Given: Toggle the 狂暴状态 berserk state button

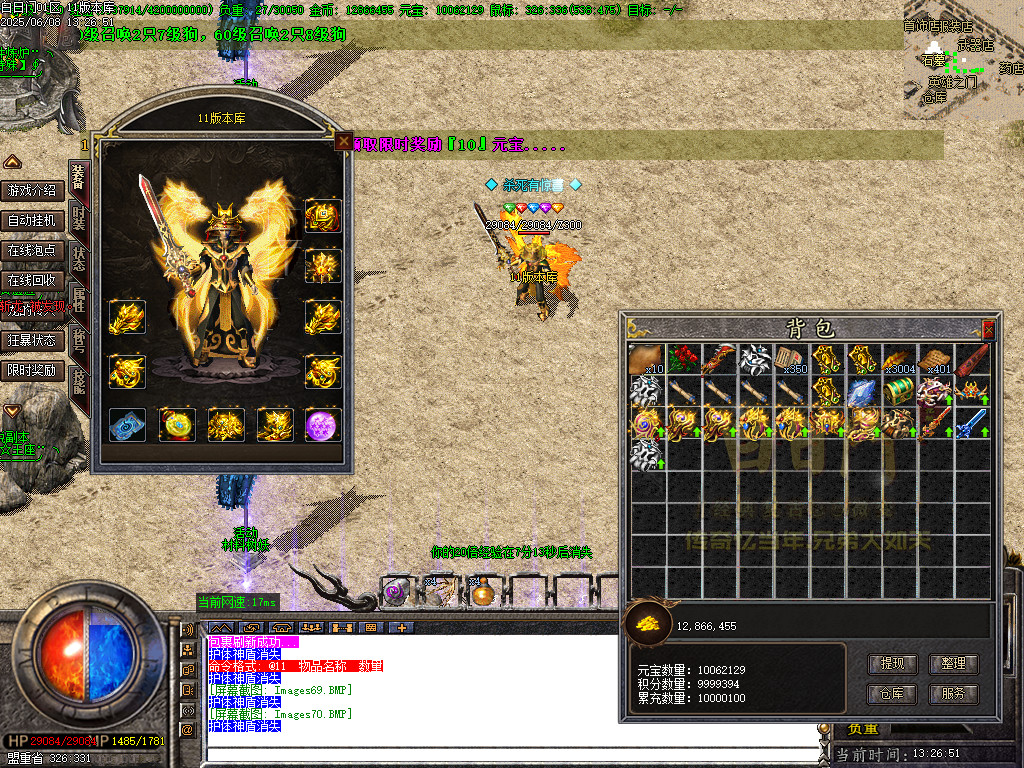Looking at the screenshot, I should click(x=32, y=340).
